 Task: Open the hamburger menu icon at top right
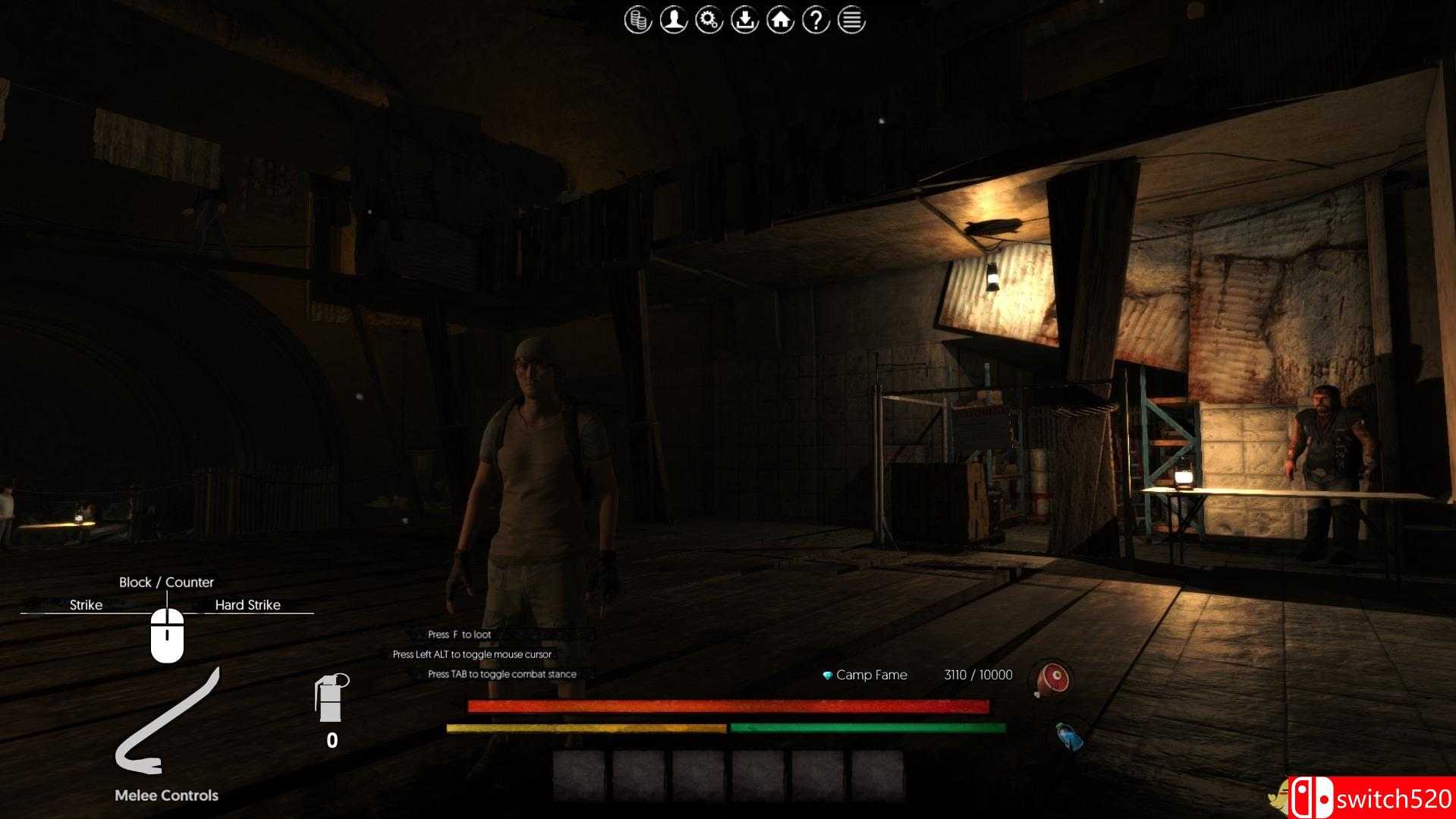point(850,20)
